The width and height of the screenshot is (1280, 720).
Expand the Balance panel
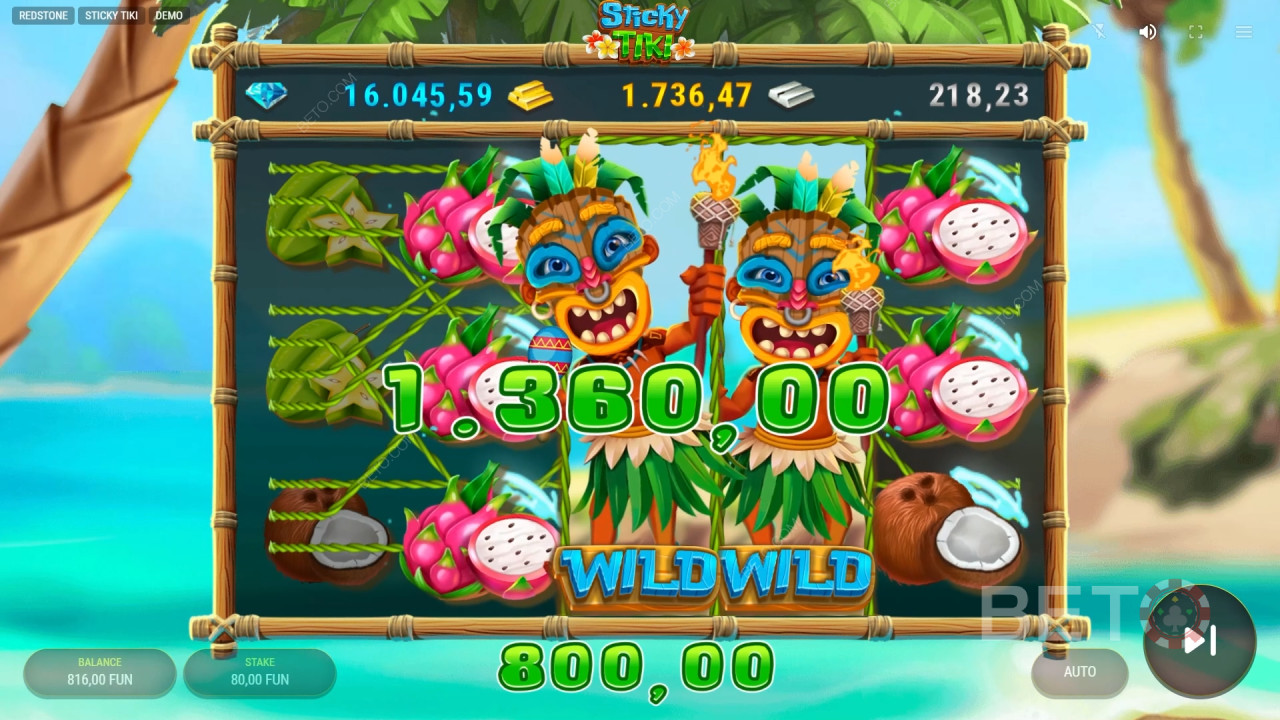pos(98,673)
